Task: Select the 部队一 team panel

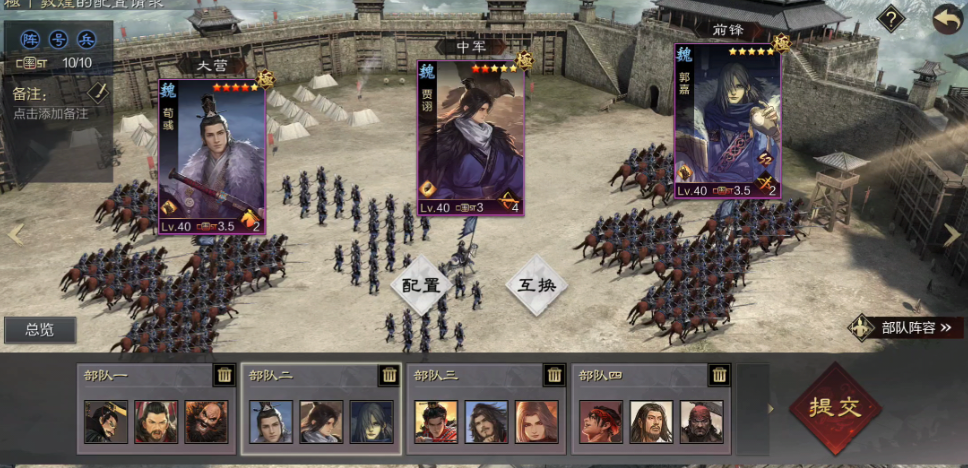Action: (157, 410)
